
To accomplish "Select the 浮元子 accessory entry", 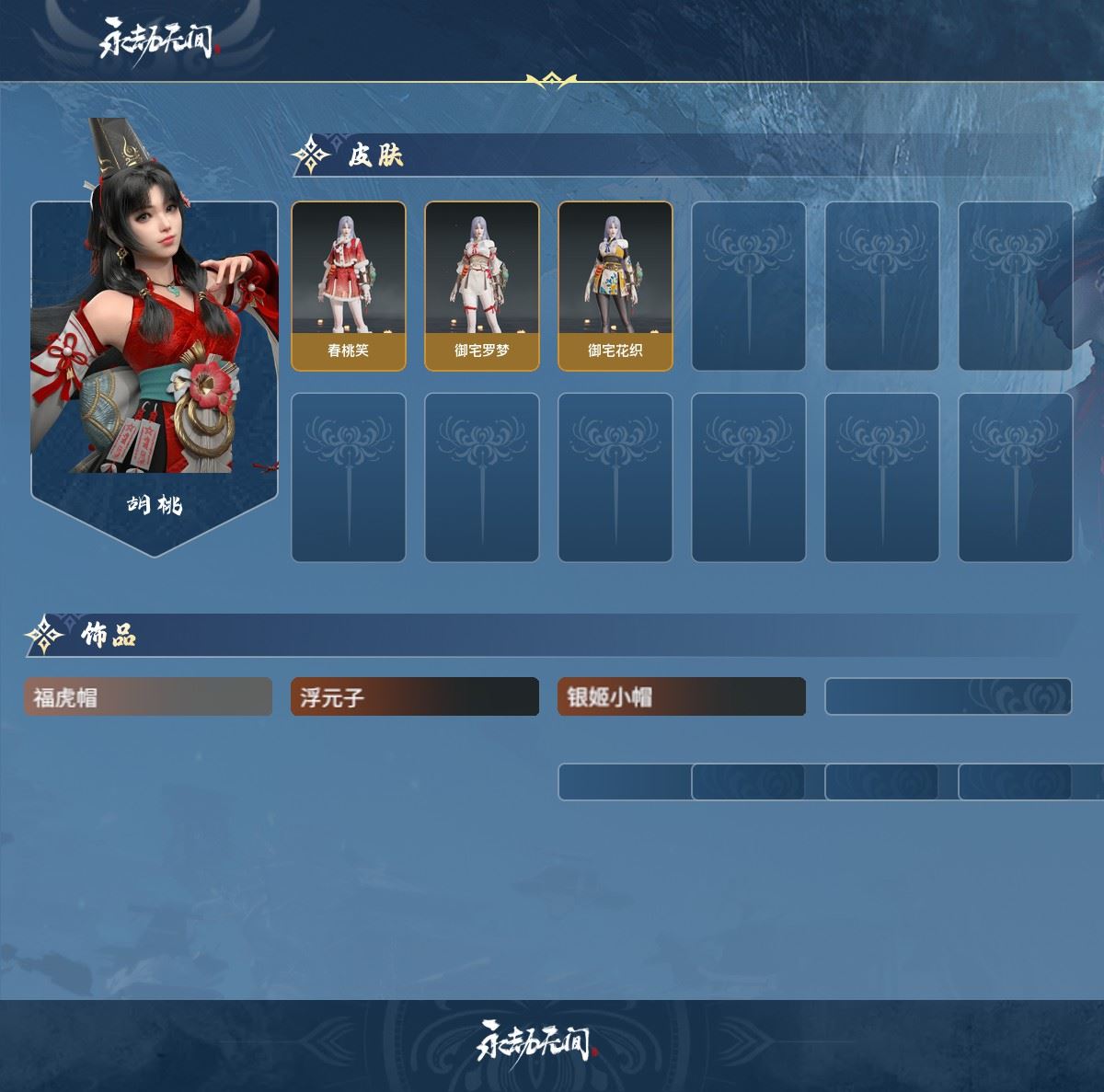I will point(415,697).
